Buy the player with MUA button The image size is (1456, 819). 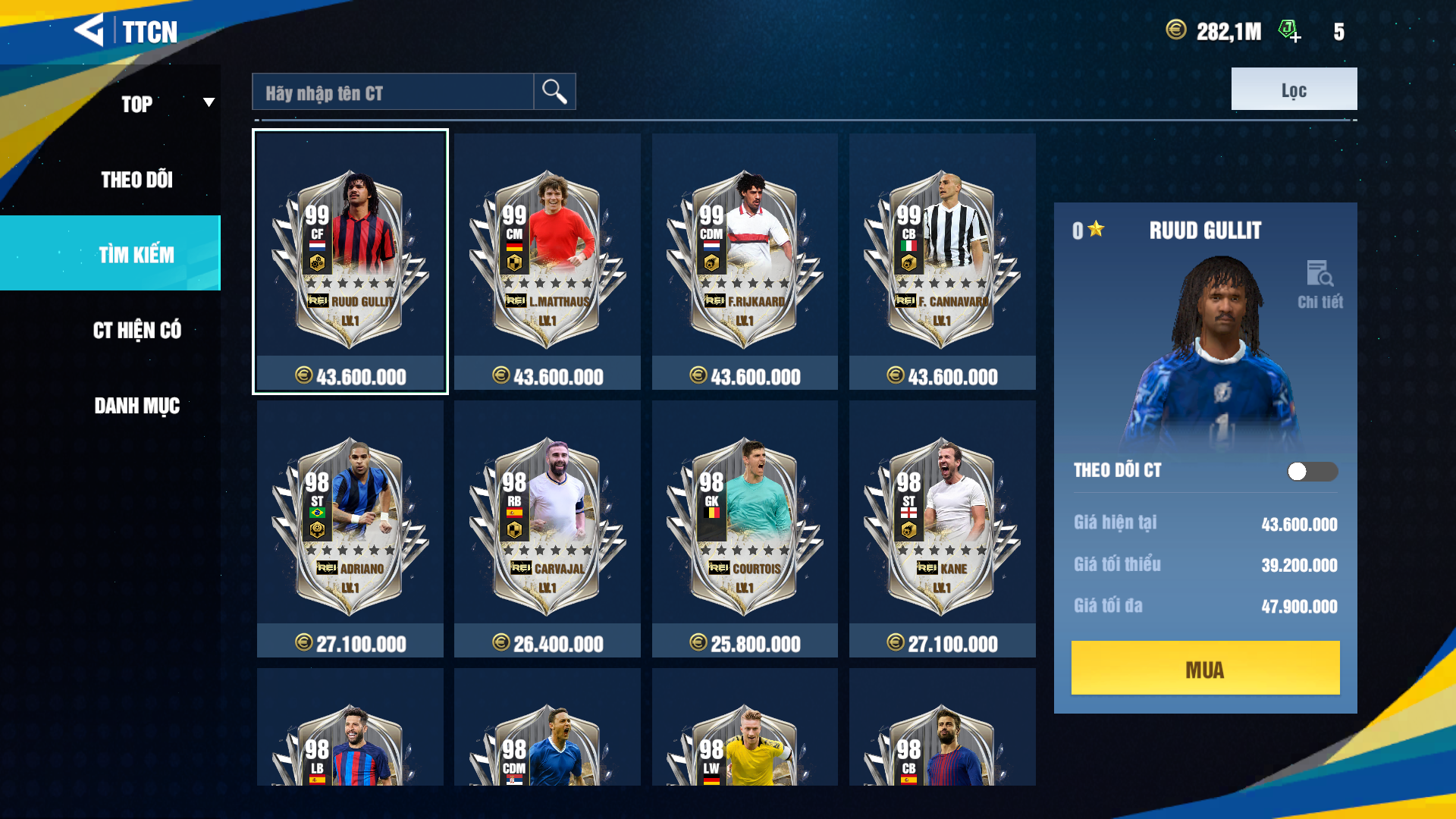click(x=1205, y=668)
